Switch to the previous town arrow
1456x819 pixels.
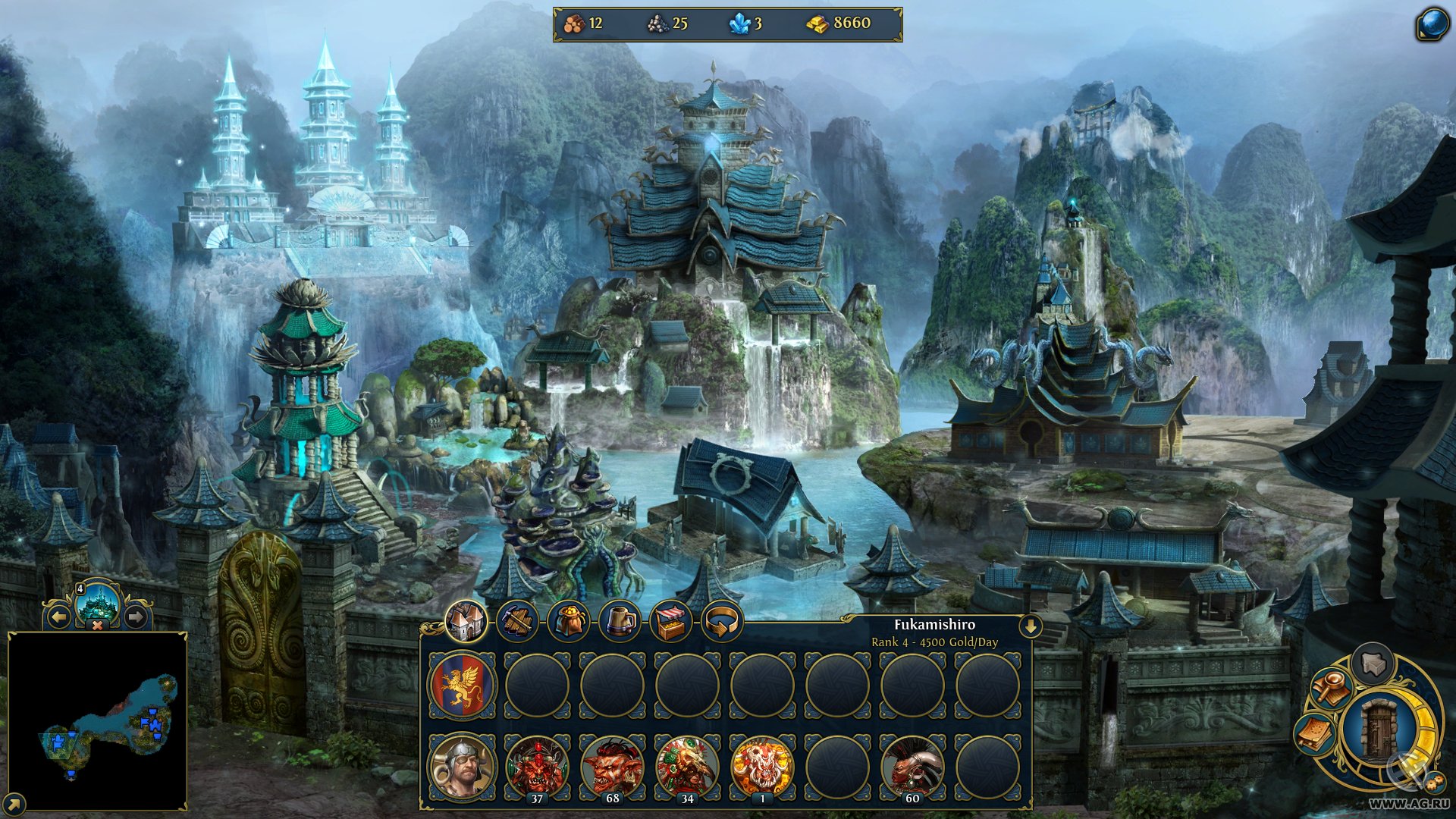(x=59, y=617)
